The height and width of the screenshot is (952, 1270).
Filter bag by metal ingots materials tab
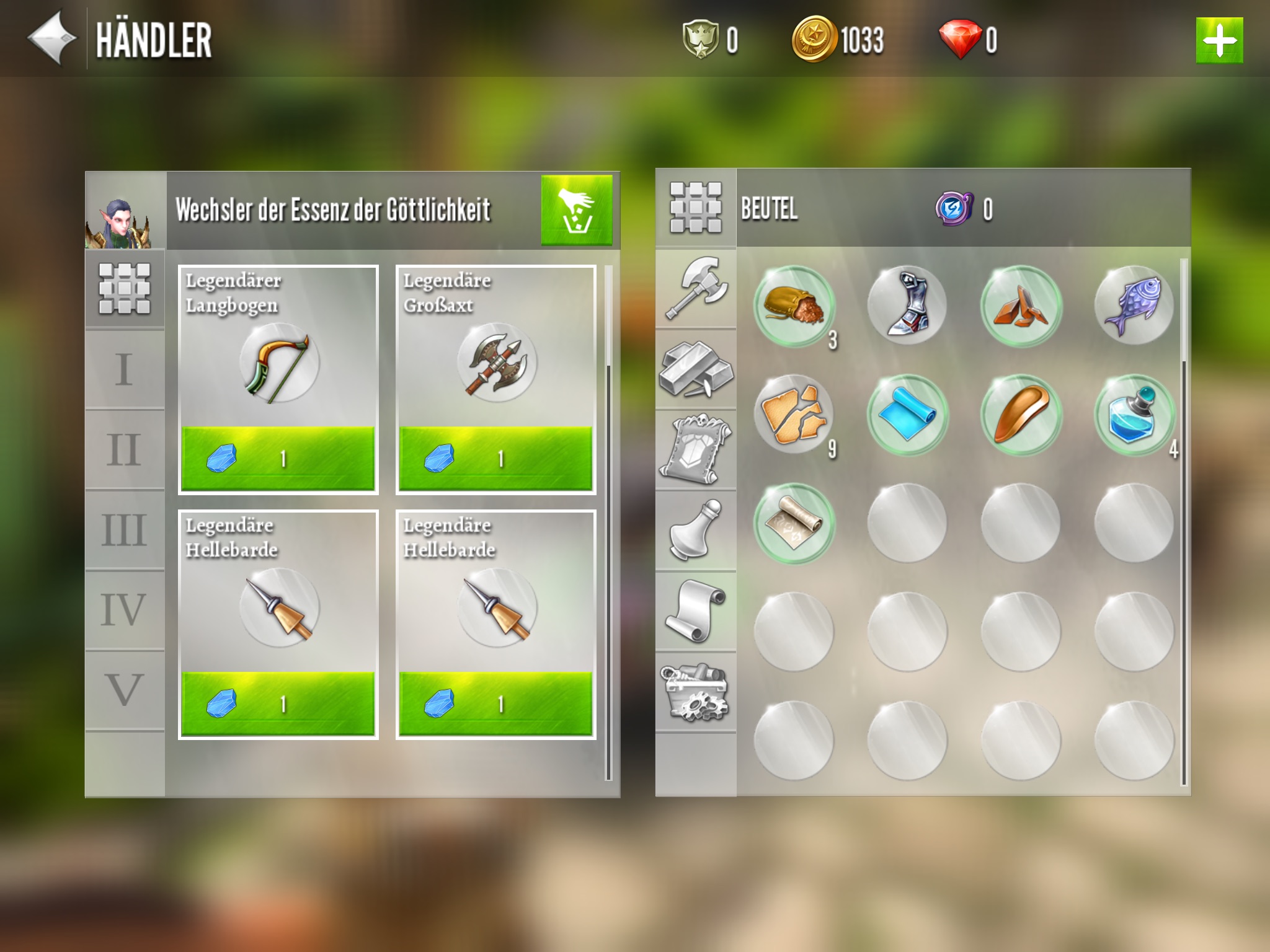coord(696,369)
